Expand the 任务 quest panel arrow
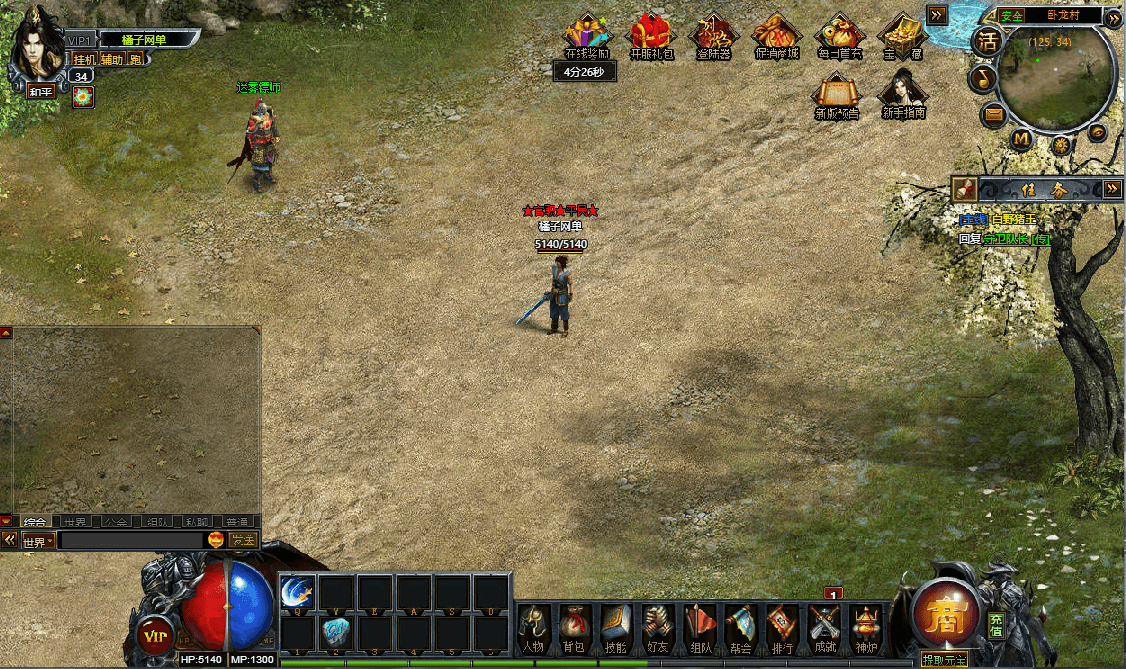This screenshot has height=669, width=1126. (x=1112, y=188)
